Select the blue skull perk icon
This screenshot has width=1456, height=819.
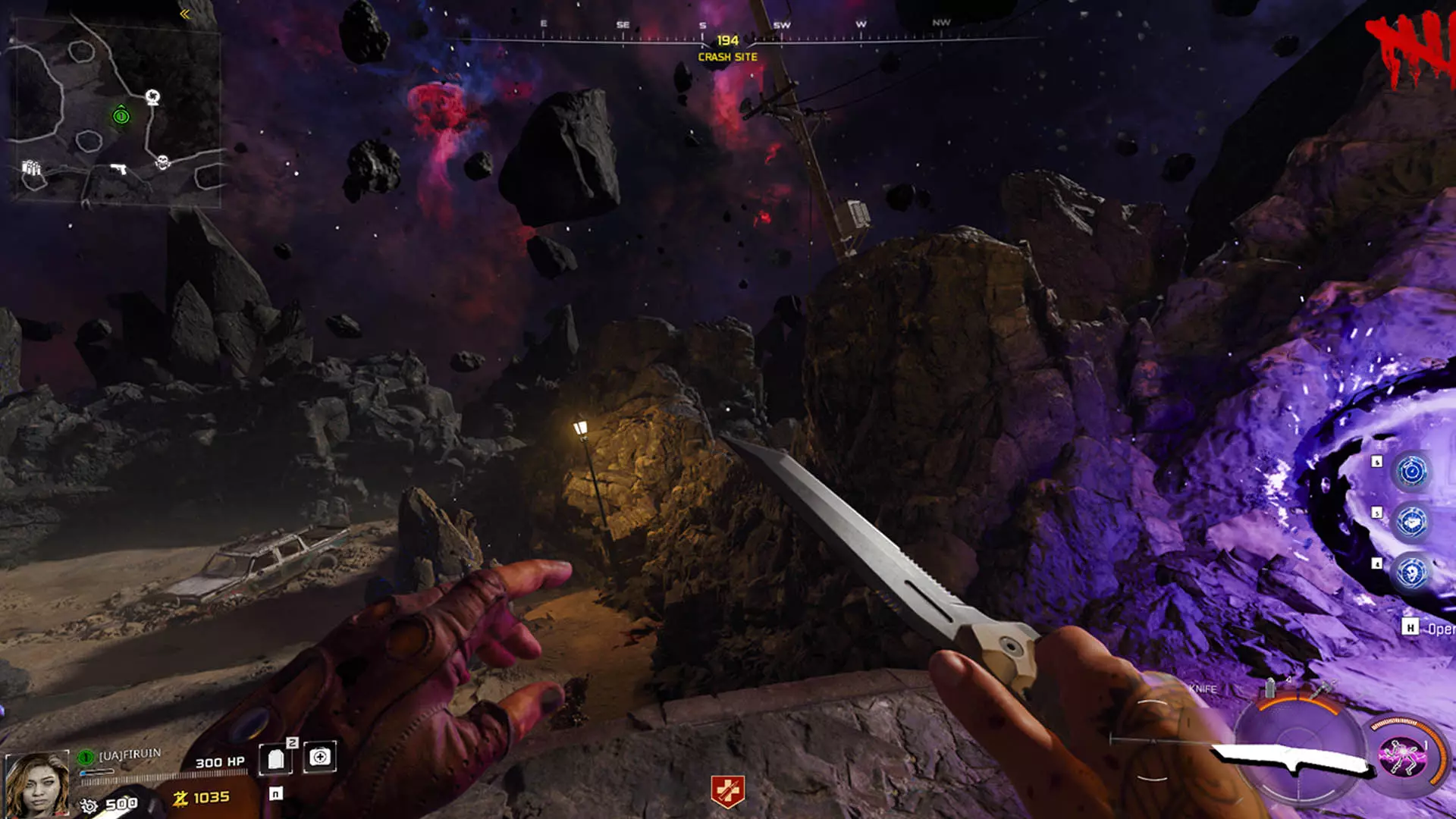point(1411,573)
